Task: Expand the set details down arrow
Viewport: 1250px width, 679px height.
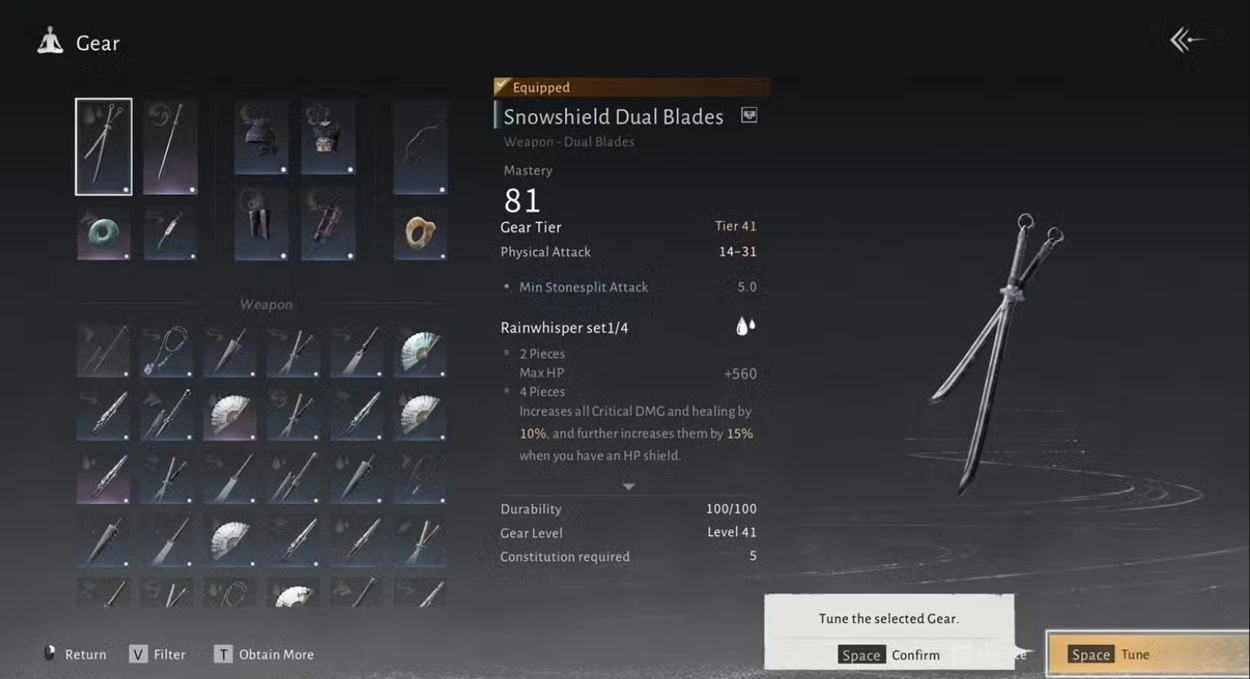Action: coord(628,487)
